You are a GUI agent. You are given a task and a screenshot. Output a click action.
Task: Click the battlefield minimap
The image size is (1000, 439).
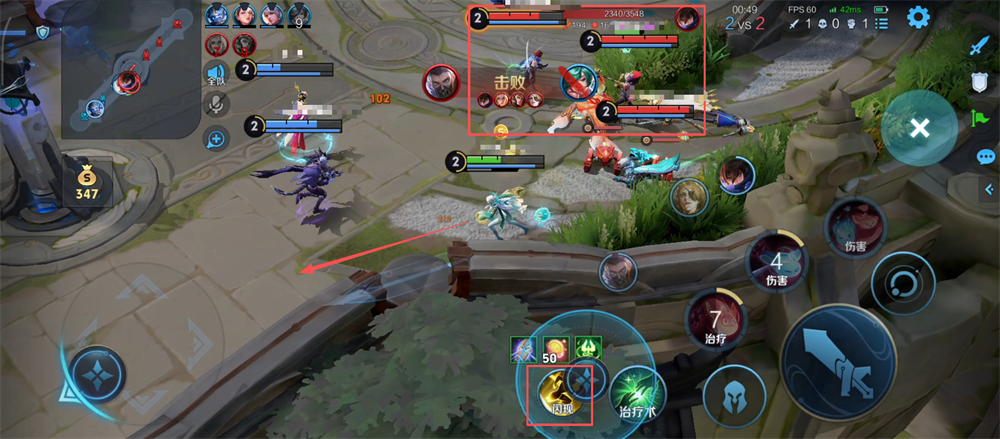coord(130,68)
